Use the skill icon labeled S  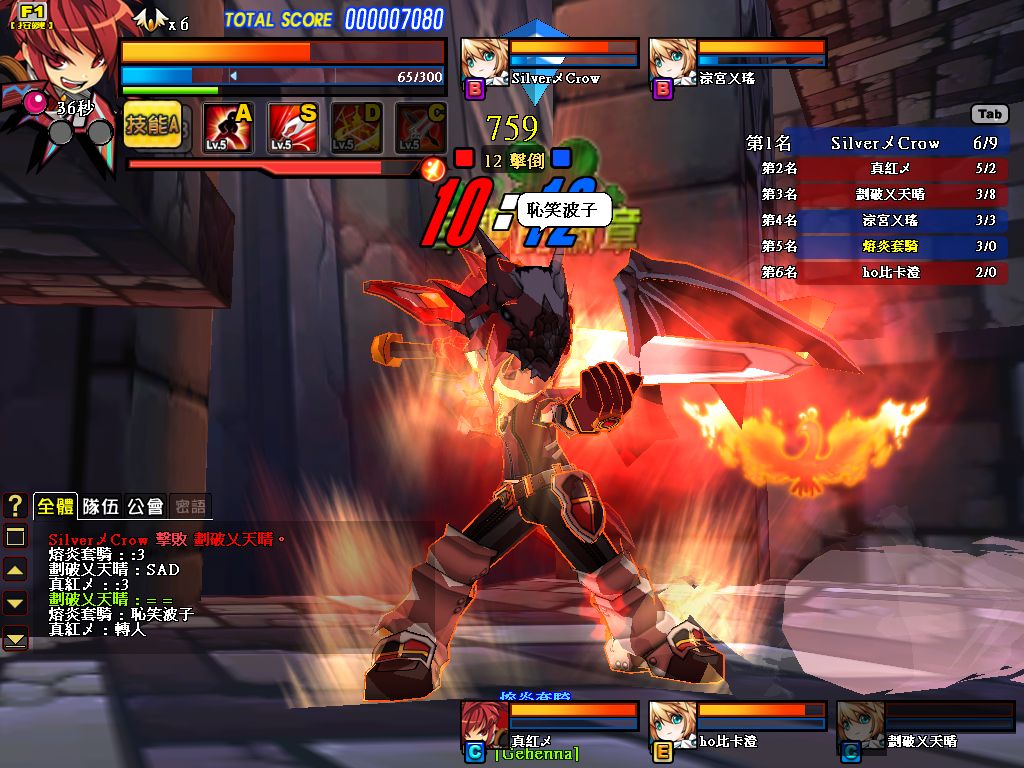pos(293,128)
